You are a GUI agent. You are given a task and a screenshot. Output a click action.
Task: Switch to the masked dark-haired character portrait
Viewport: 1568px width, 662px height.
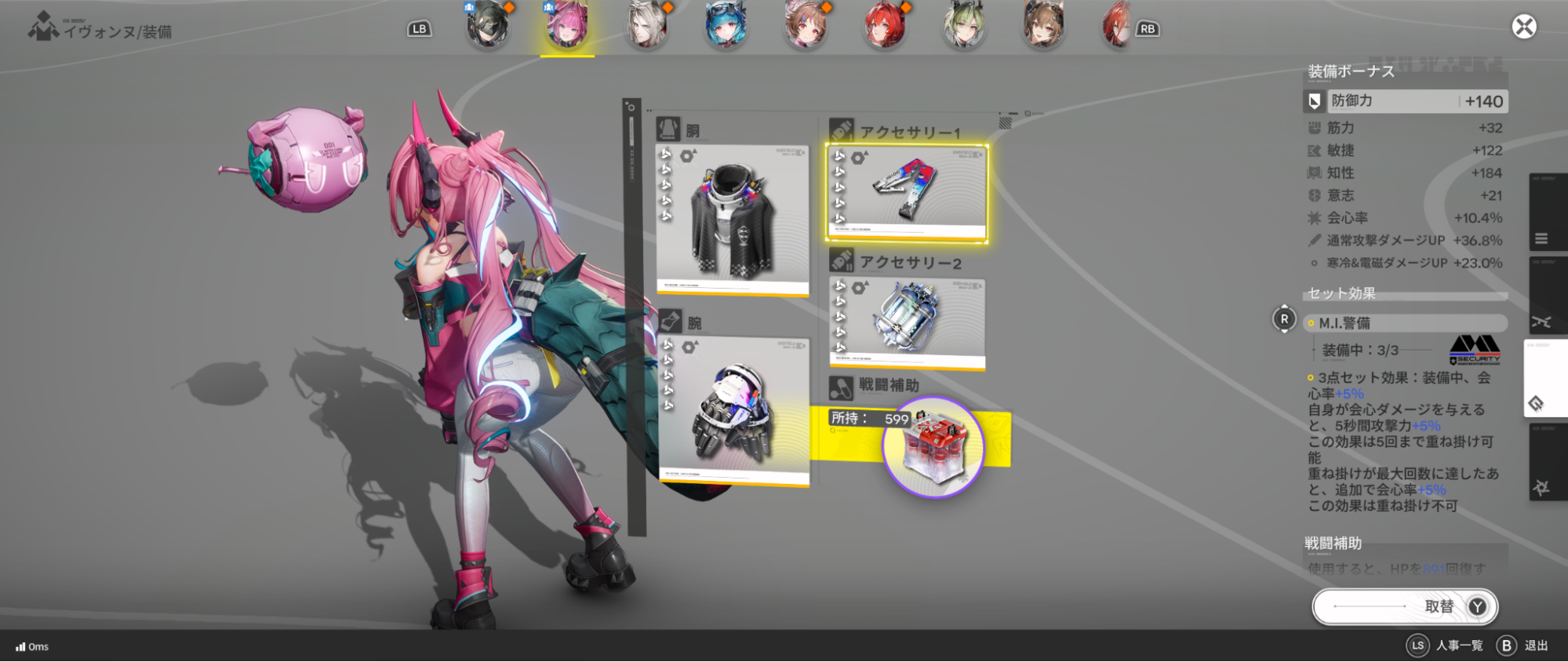click(x=487, y=25)
